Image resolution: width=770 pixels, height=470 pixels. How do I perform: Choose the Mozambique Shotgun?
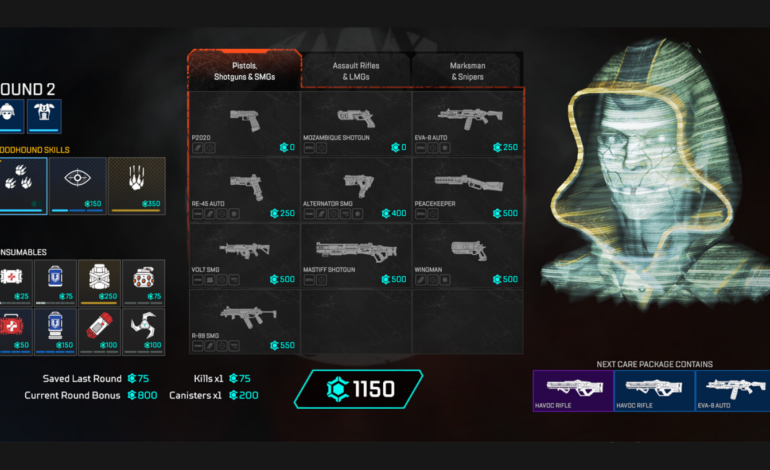point(355,124)
